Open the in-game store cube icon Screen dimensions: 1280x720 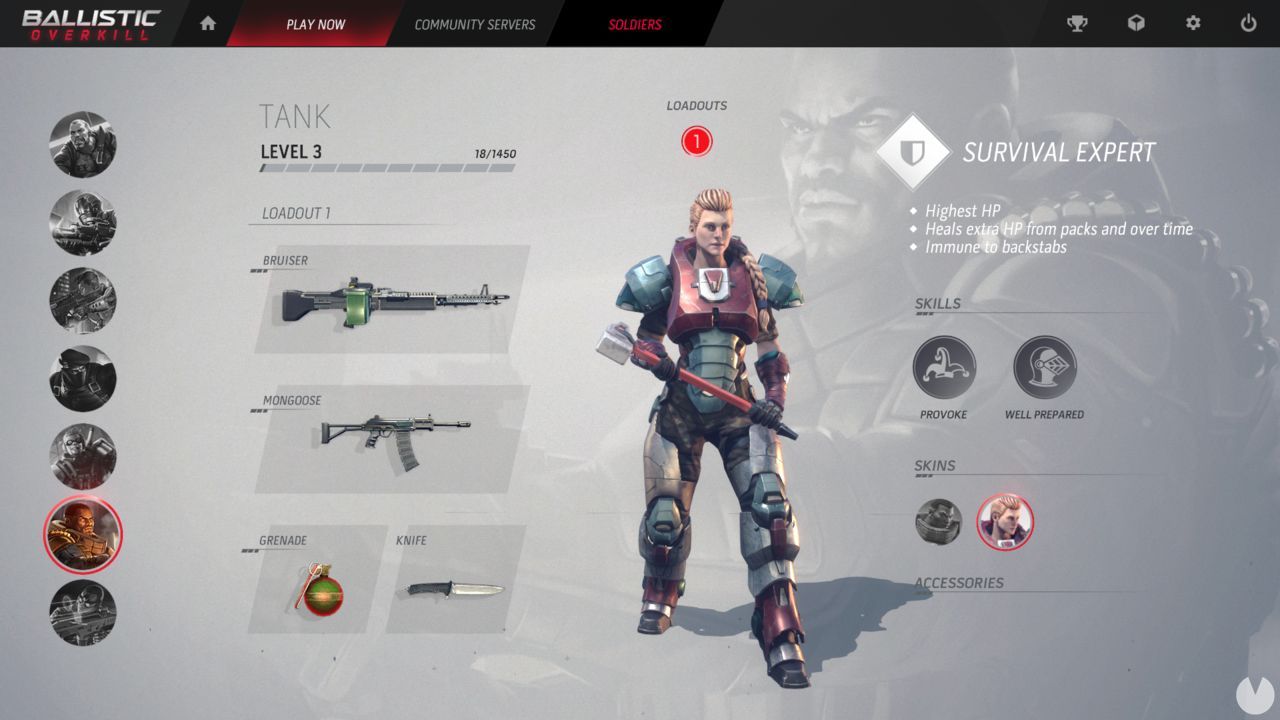1135,22
